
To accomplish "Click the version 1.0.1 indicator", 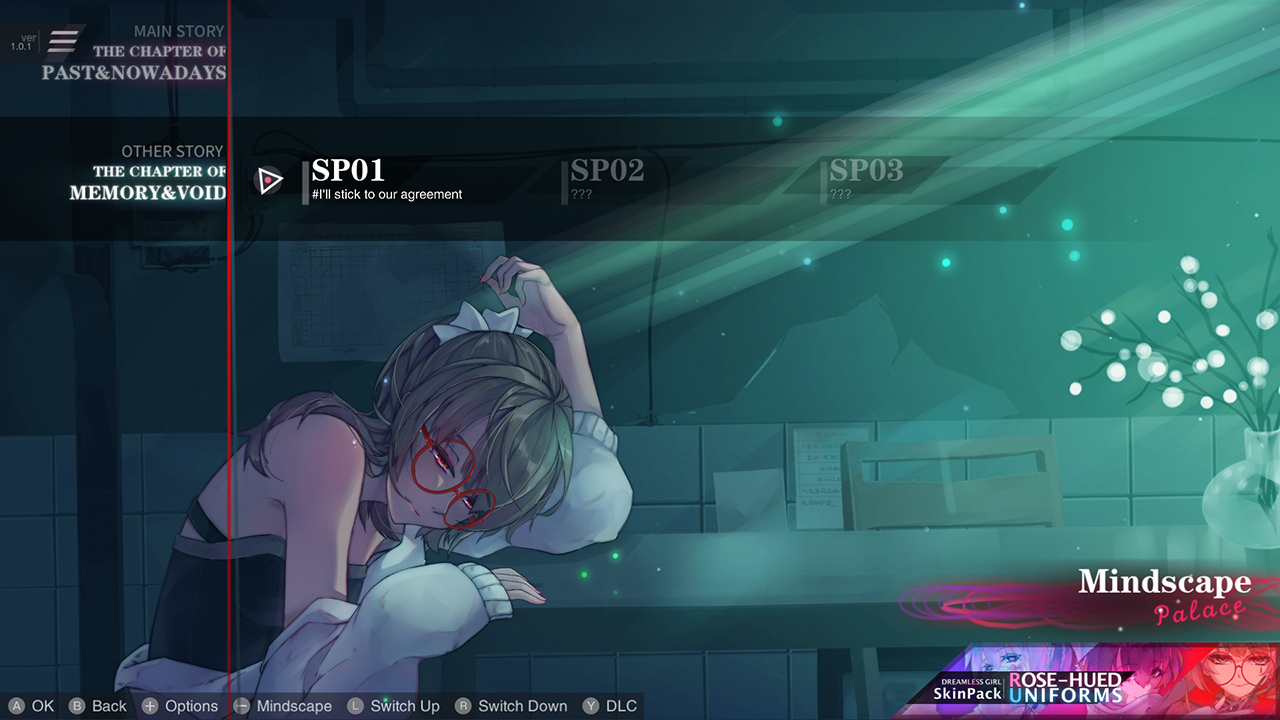I will [22, 41].
